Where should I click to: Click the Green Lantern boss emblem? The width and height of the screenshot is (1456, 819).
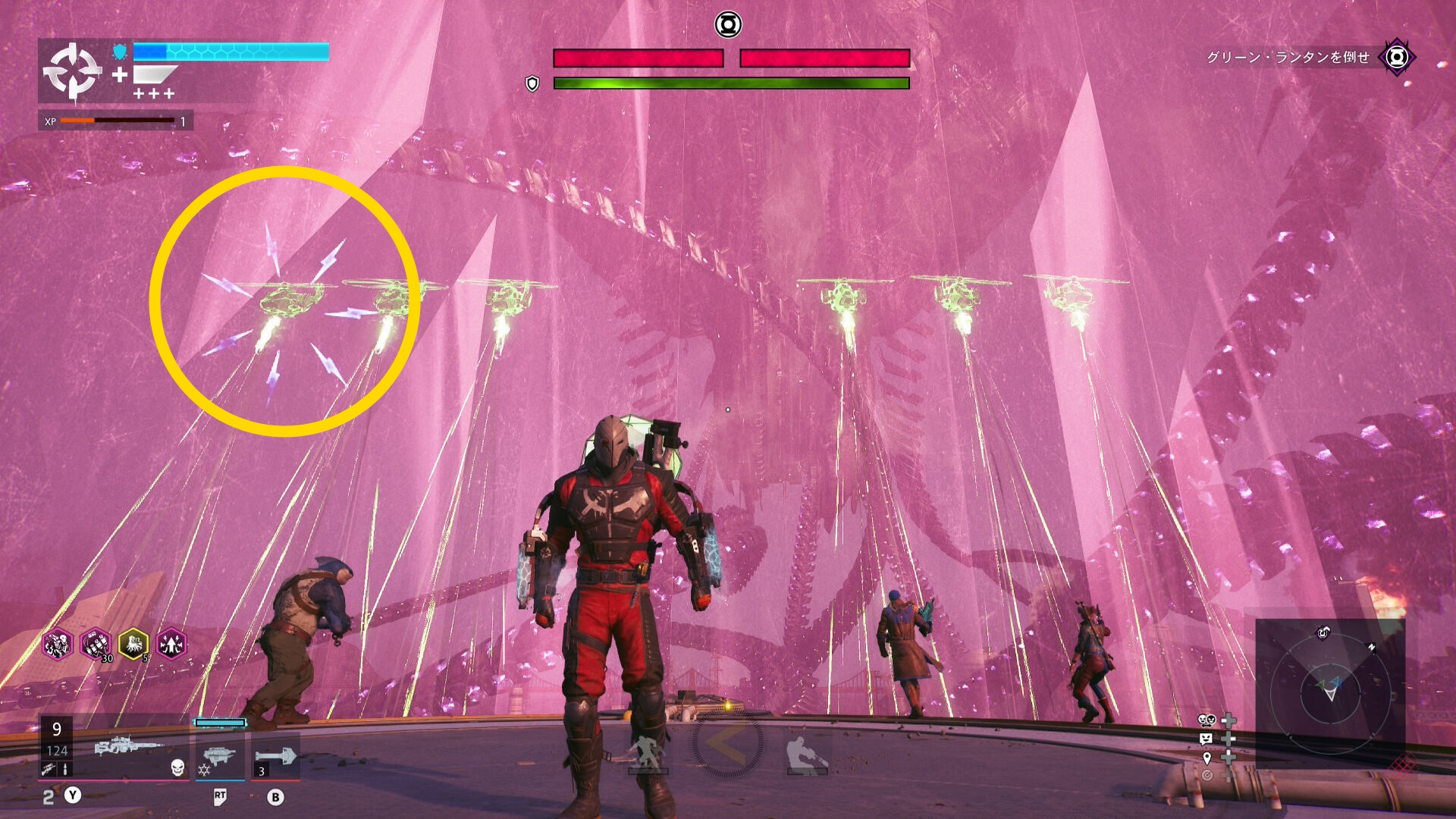tap(728, 25)
